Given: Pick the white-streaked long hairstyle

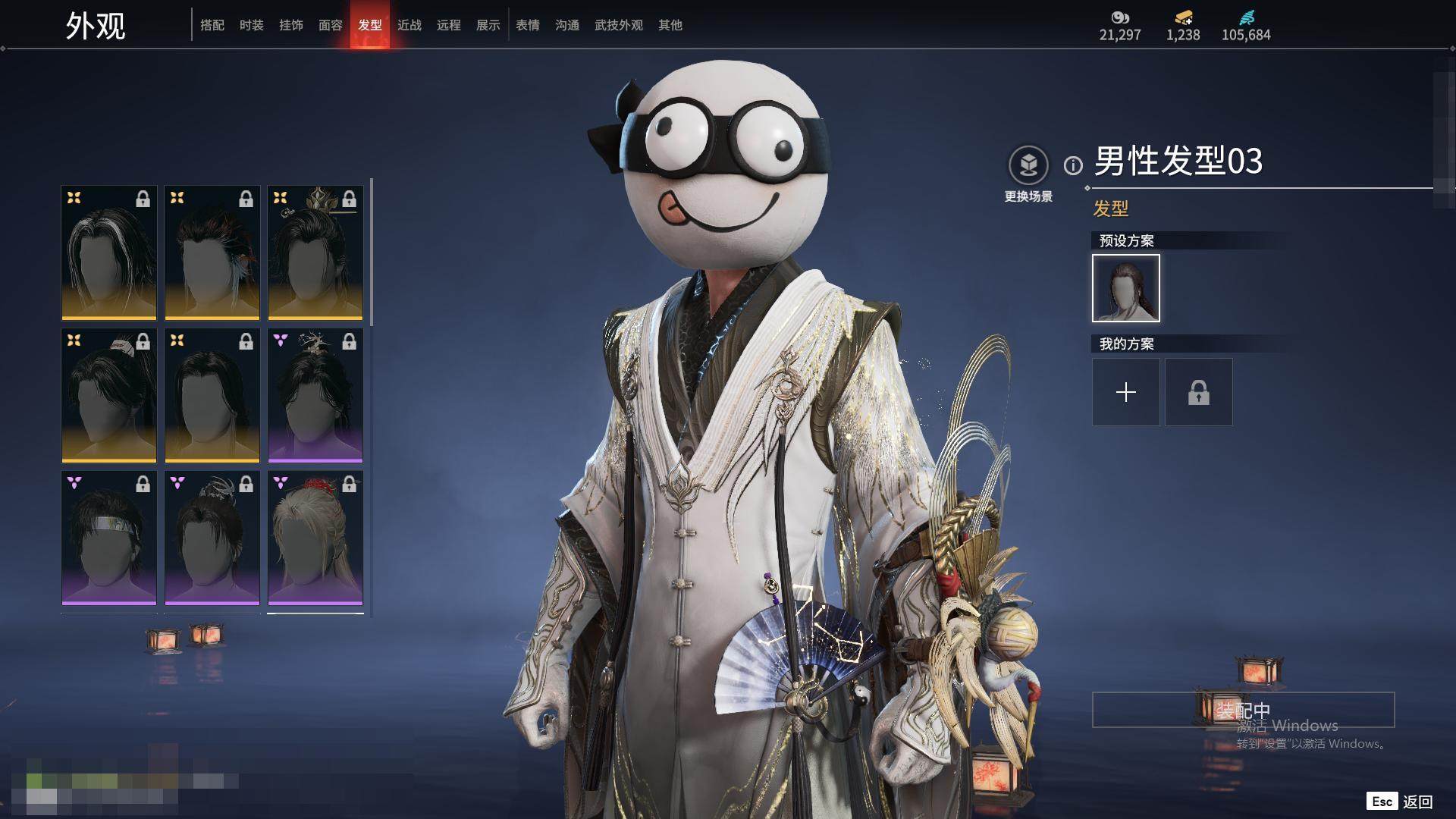Looking at the screenshot, I should (x=109, y=253).
